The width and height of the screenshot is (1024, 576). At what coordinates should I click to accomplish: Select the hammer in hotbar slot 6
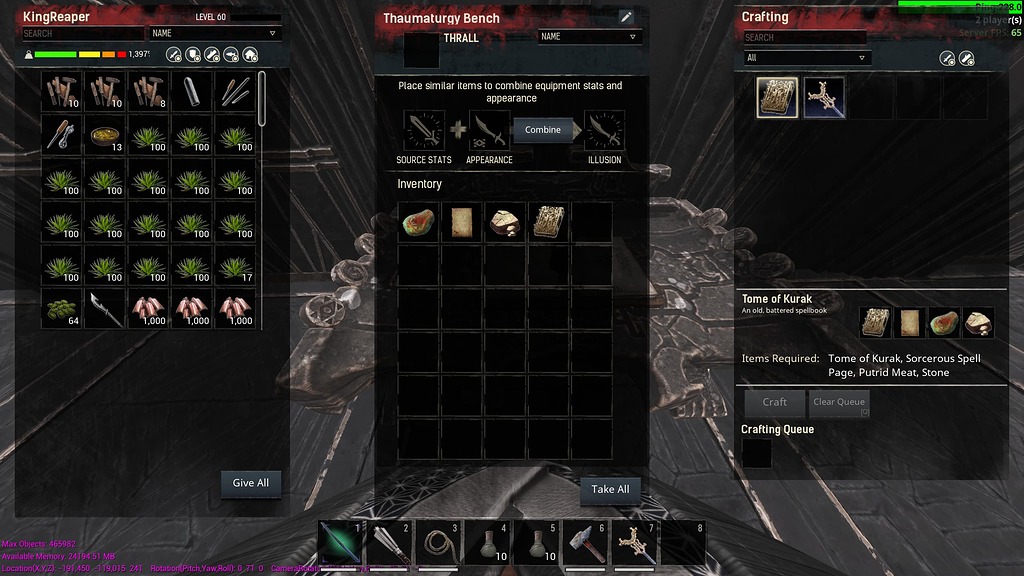click(585, 541)
